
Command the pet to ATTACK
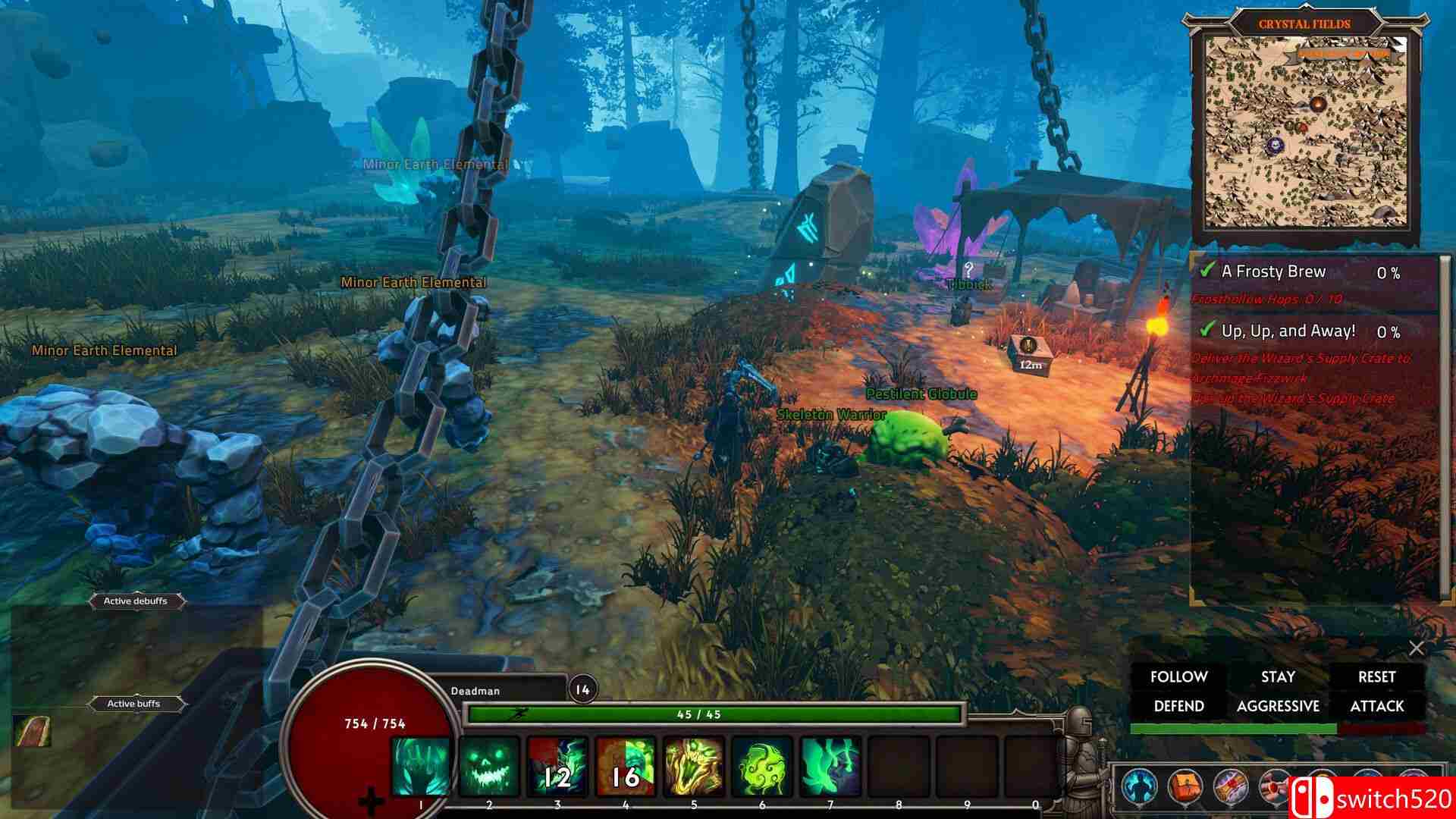tap(1377, 706)
